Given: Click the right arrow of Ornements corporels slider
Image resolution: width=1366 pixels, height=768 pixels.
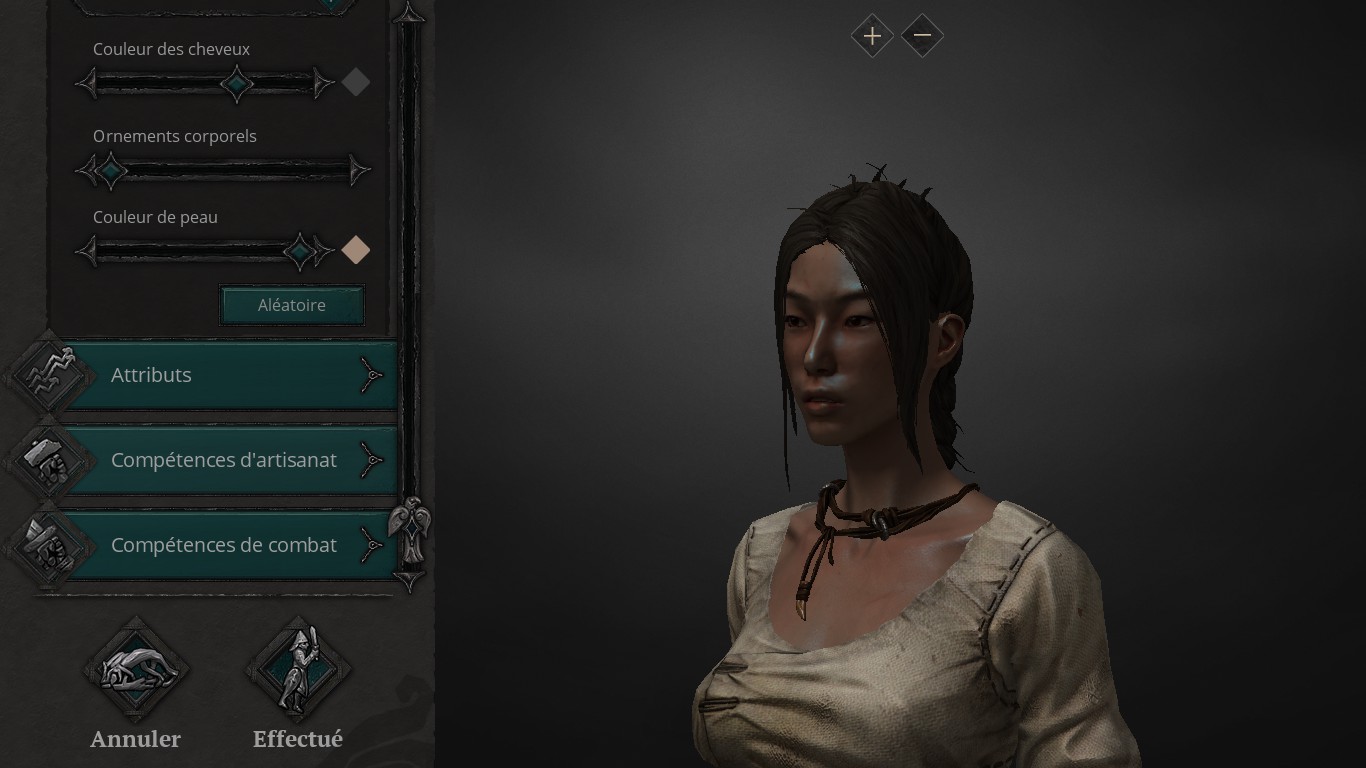Looking at the screenshot, I should (358, 171).
